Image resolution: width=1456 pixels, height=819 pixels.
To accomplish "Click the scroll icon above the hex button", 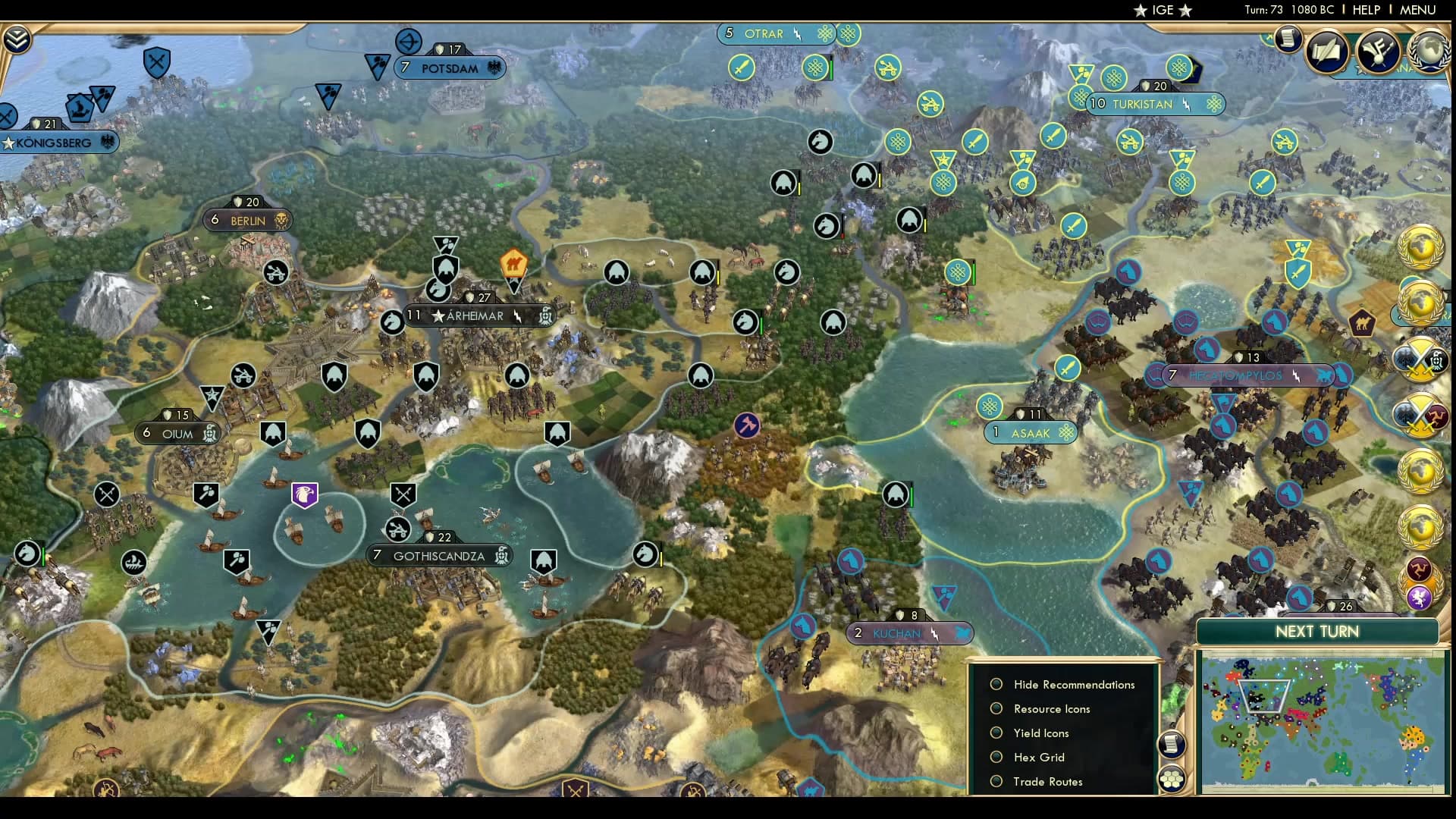I will 1172,745.
